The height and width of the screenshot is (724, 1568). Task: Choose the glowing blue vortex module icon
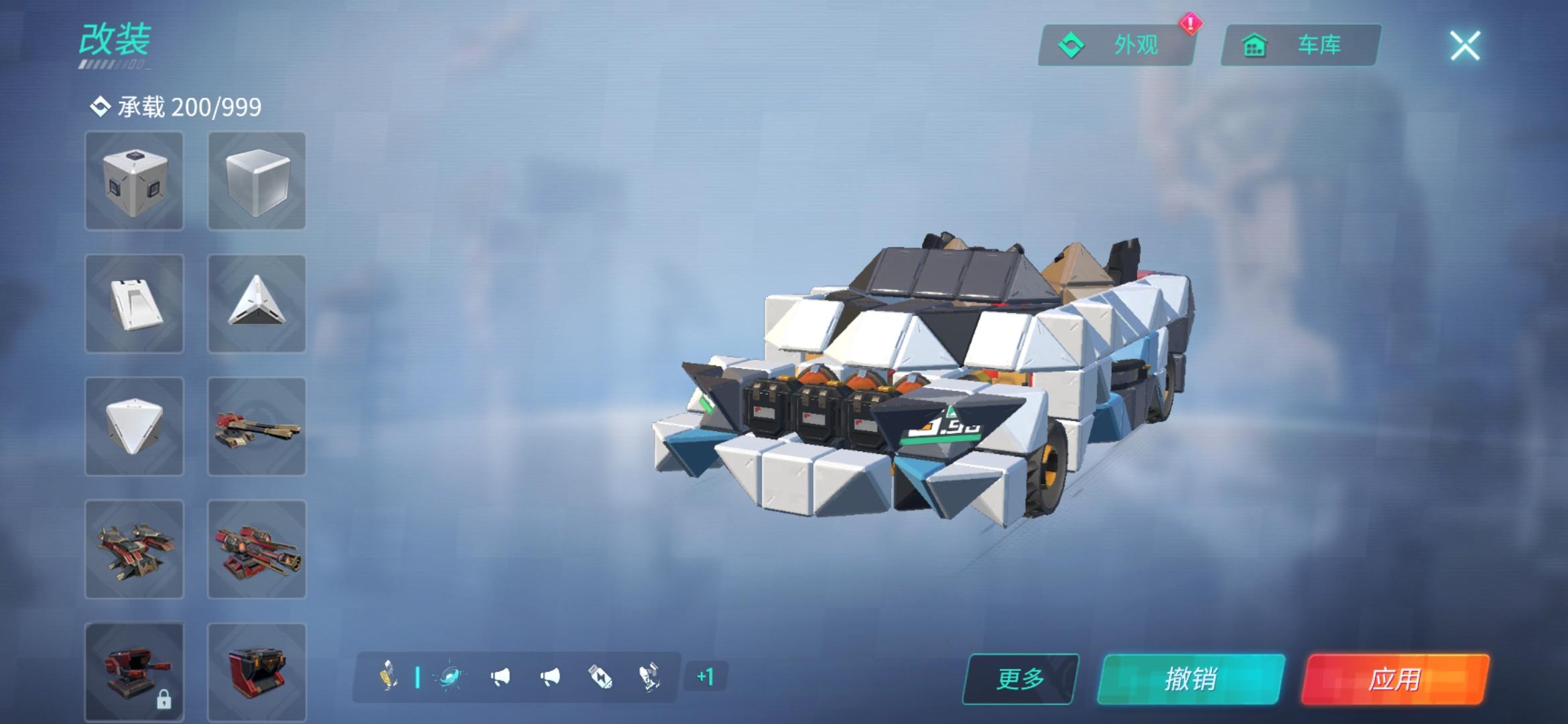tap(450, 677)
